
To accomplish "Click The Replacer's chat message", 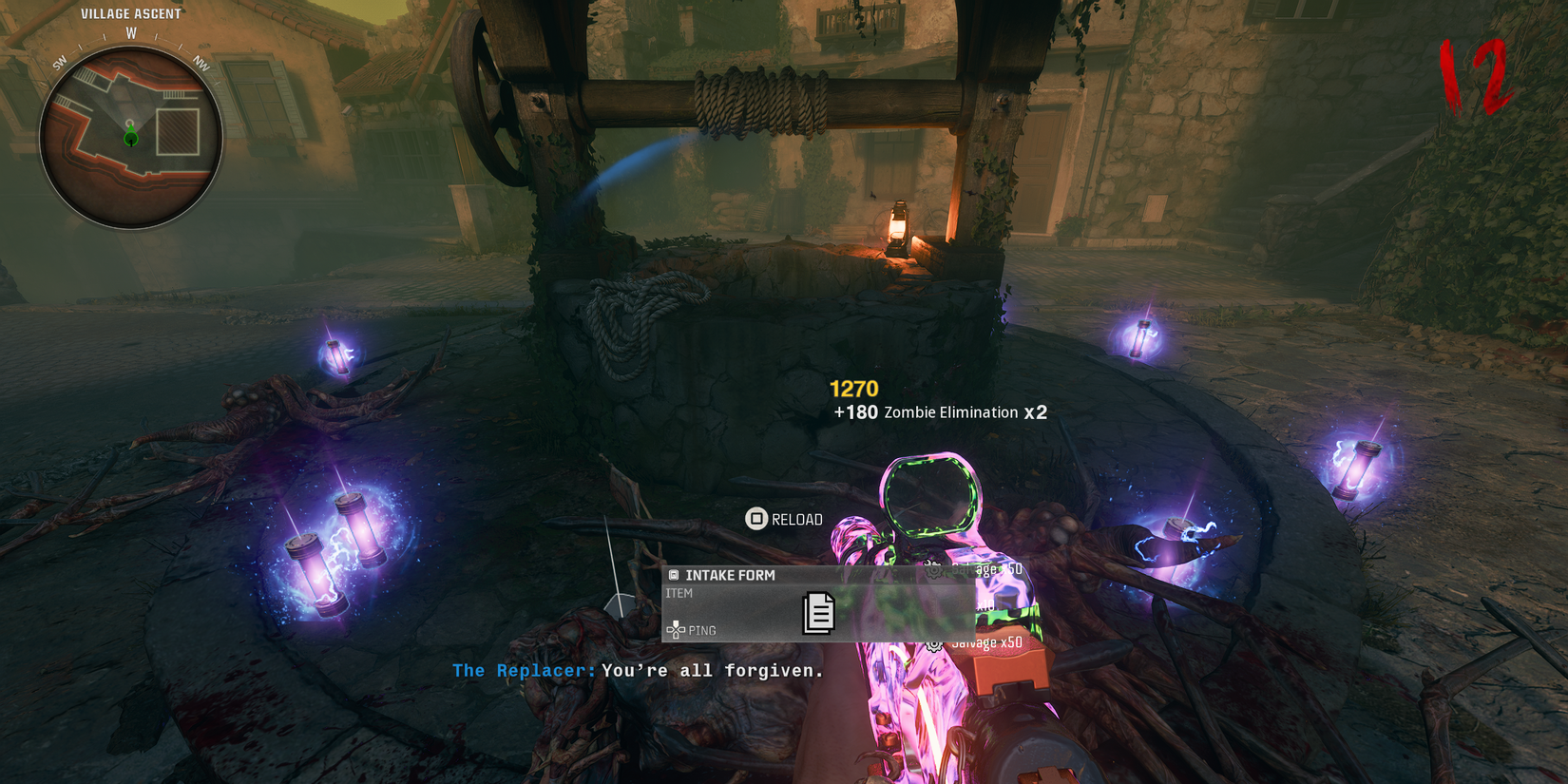I will (637, 670).
